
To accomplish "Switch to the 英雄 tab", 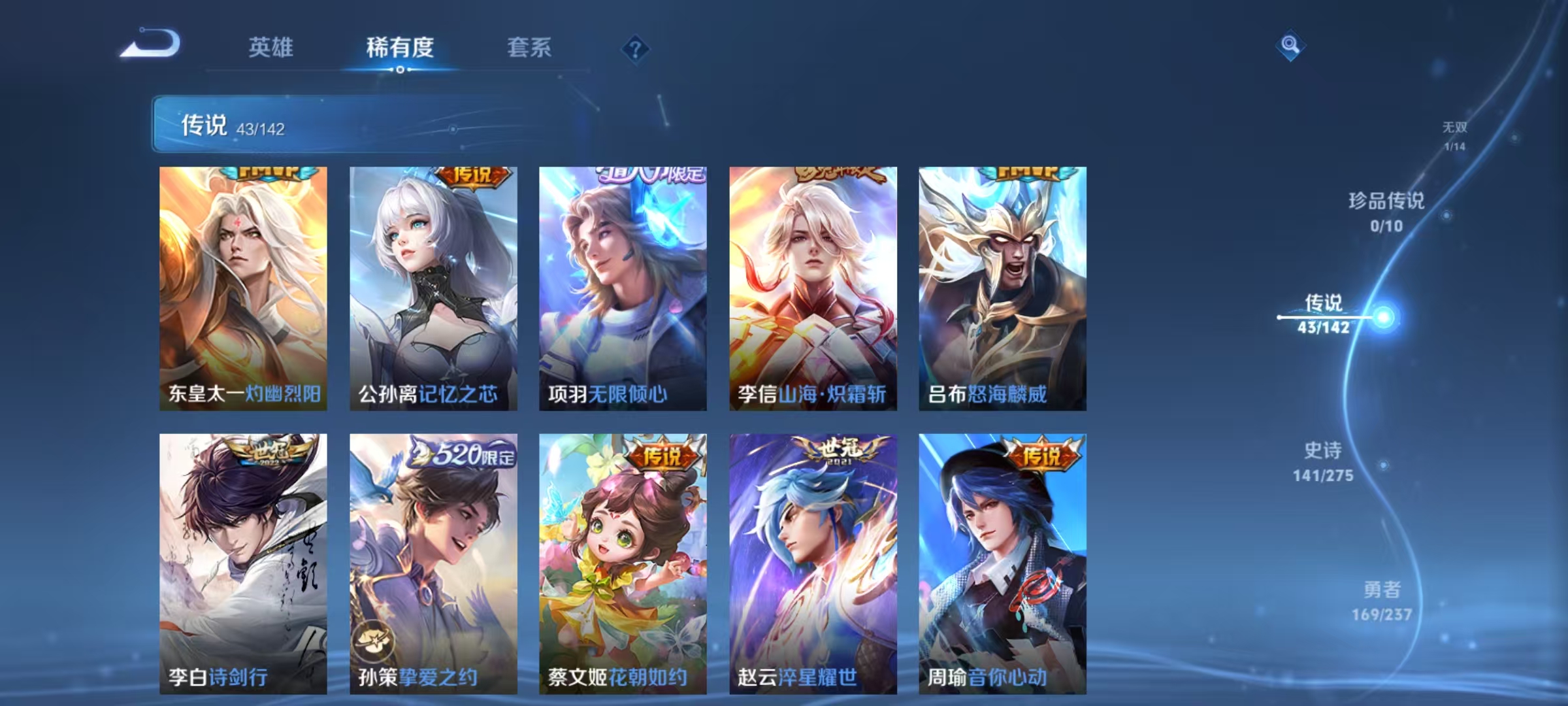I will (270, 47).
